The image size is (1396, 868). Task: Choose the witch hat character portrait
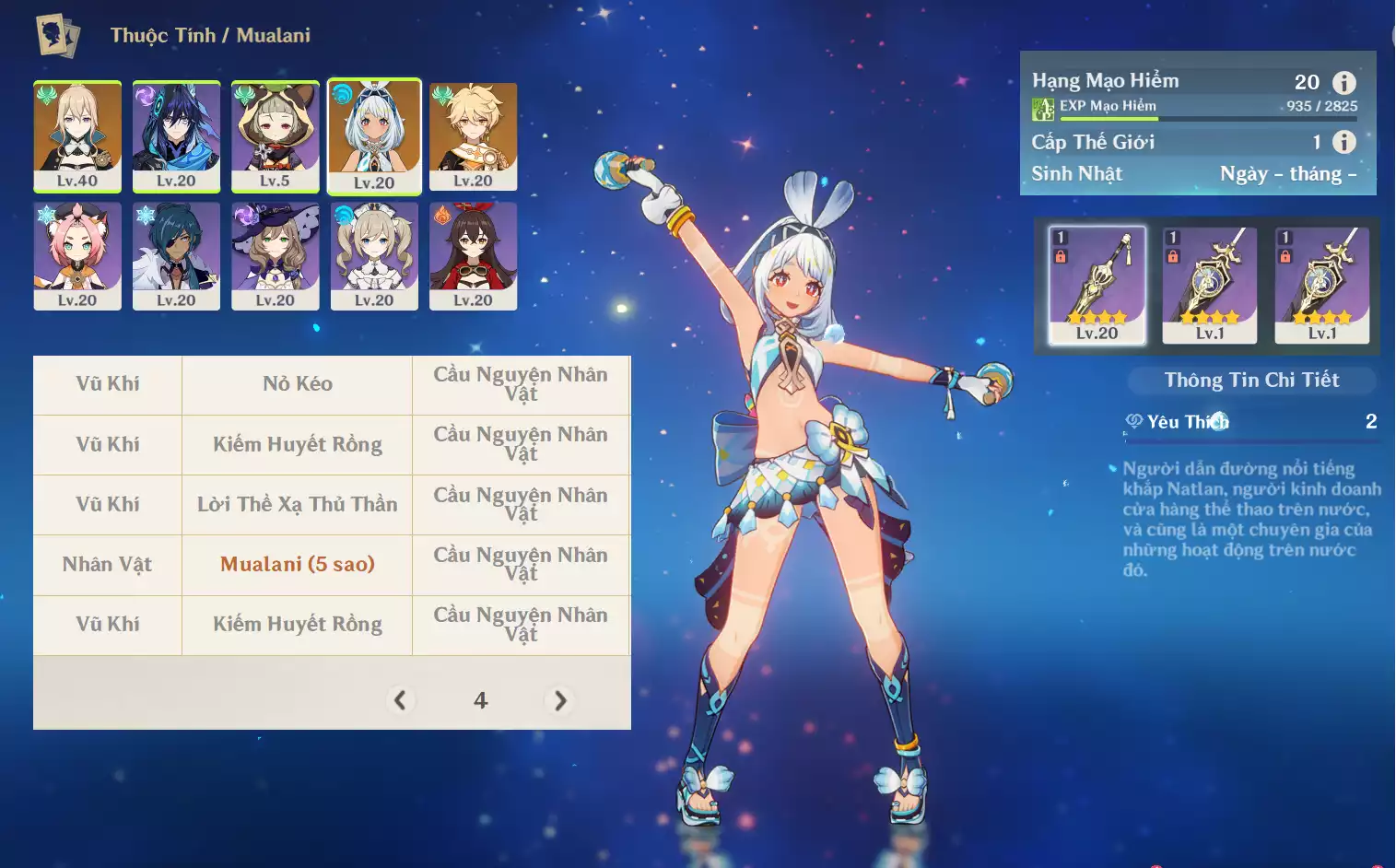(x=275, y=255)
